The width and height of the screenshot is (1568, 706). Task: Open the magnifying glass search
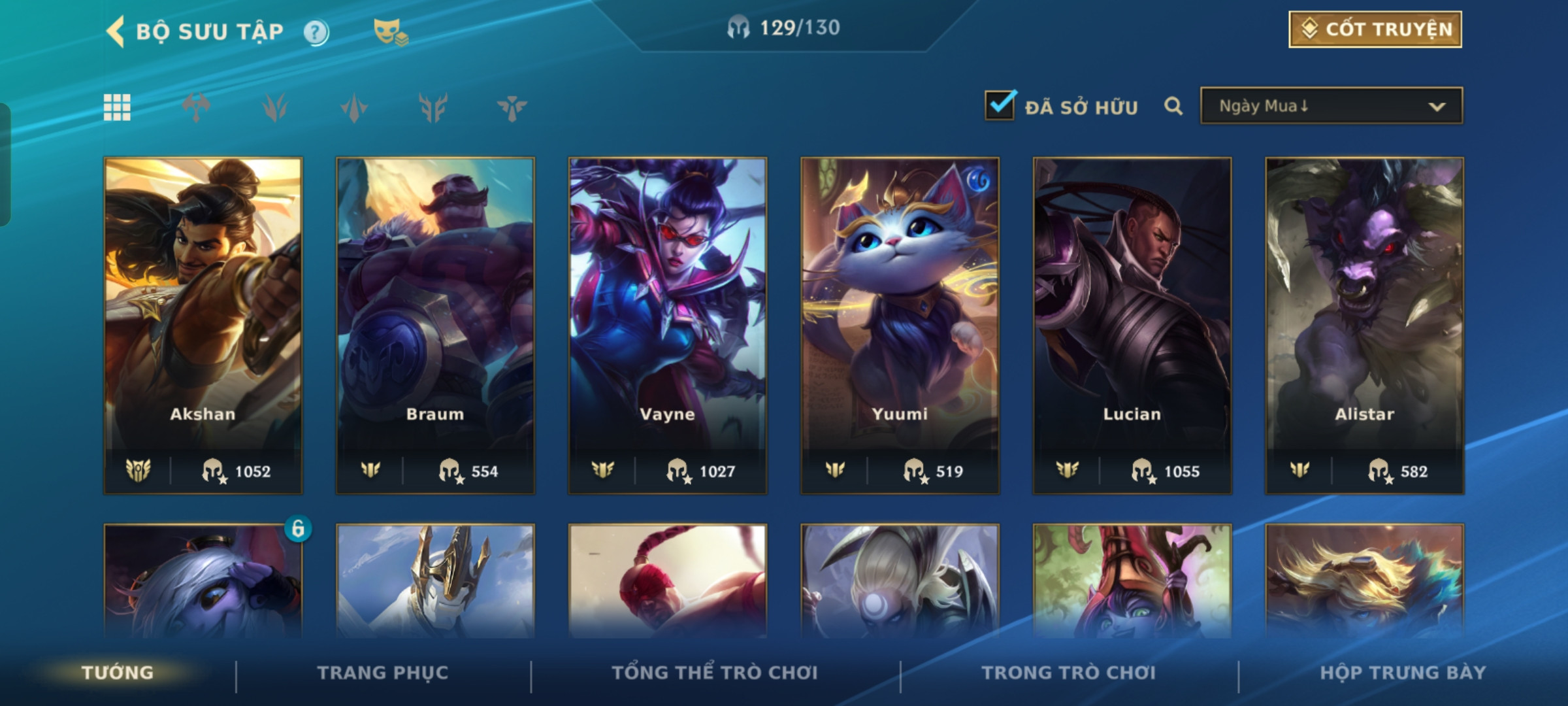click(x=1173, y=106)
